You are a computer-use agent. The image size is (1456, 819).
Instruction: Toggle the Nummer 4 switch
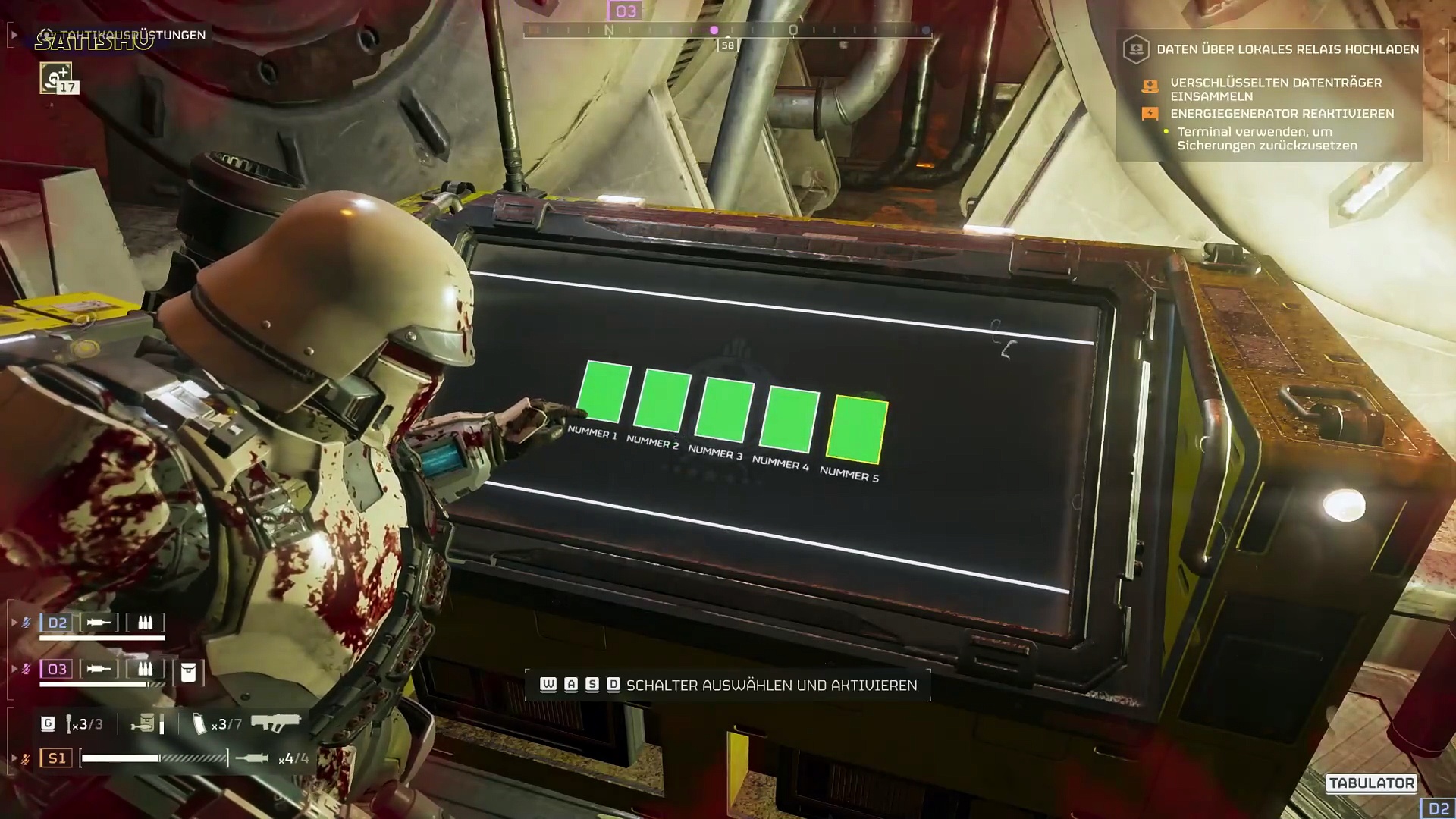(x=789, y=421)
